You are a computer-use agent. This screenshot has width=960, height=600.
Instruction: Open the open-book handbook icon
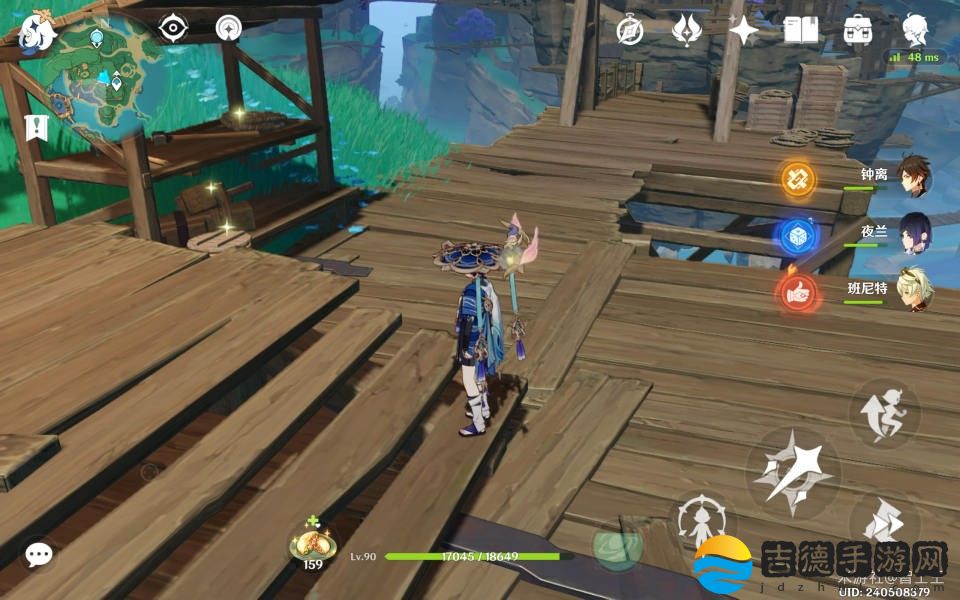pyautogui.click(x=800, y=31)
